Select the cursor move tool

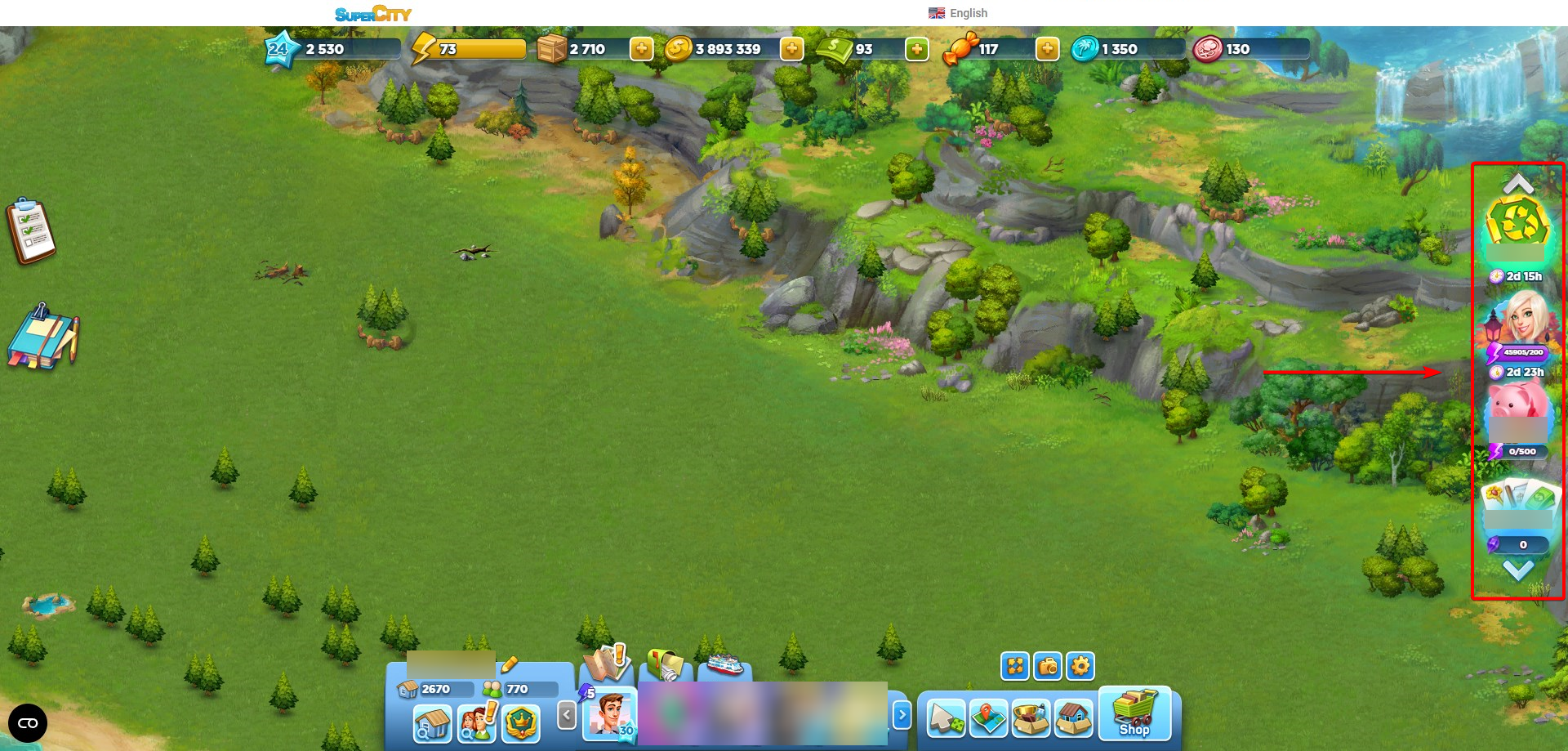946,719
